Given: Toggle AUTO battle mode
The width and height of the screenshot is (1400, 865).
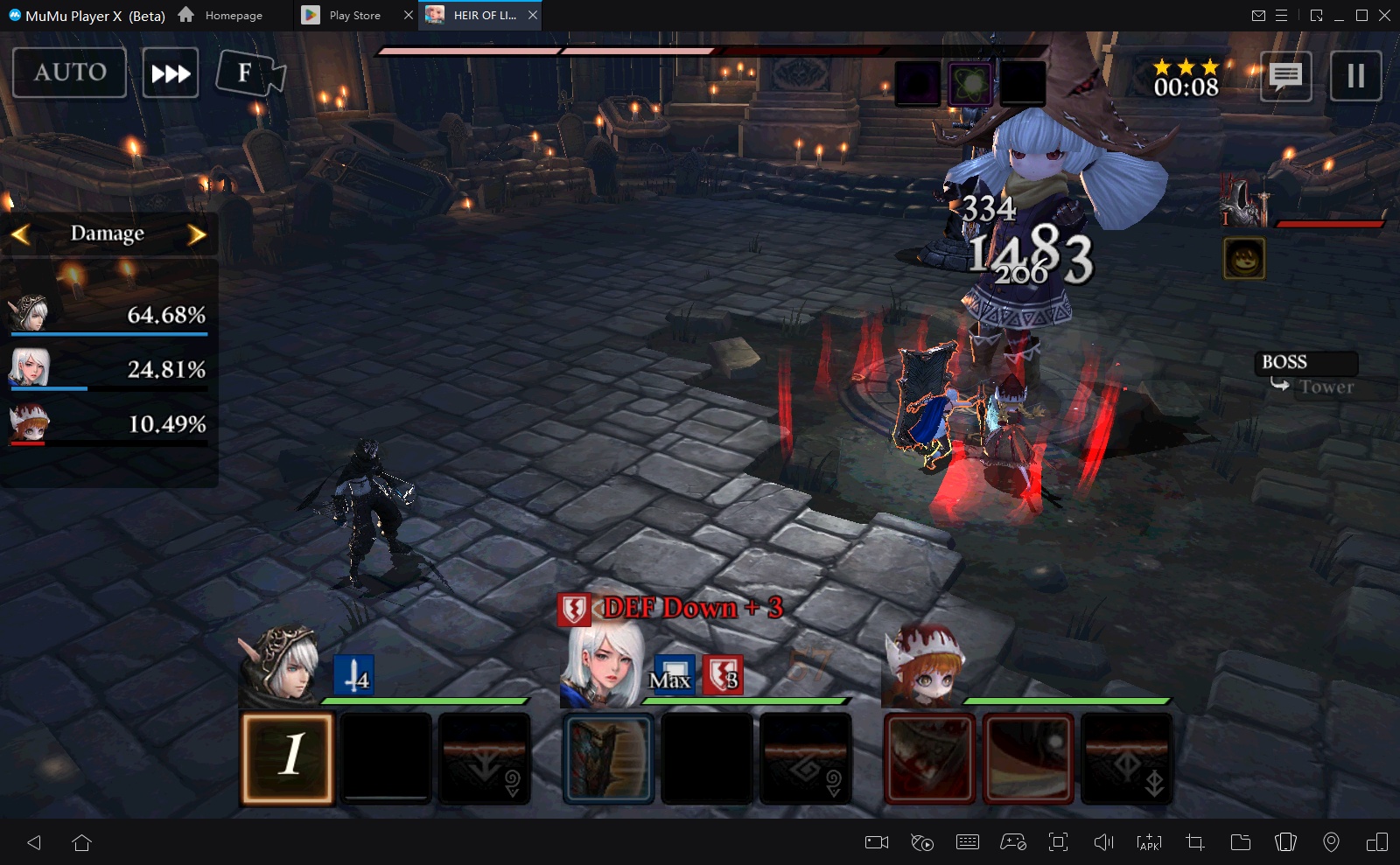Looking at the screenshot, I should (69, 73).
